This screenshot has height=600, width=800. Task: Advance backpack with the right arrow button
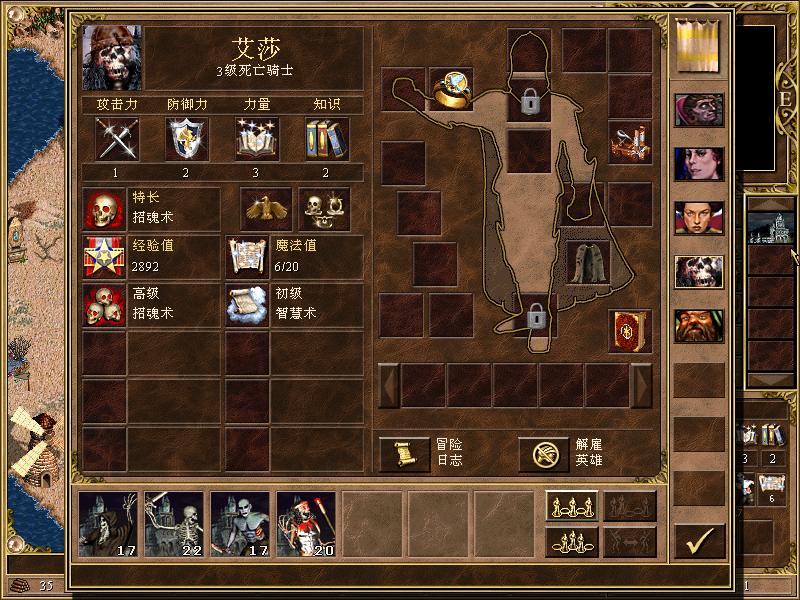point(641,385)
